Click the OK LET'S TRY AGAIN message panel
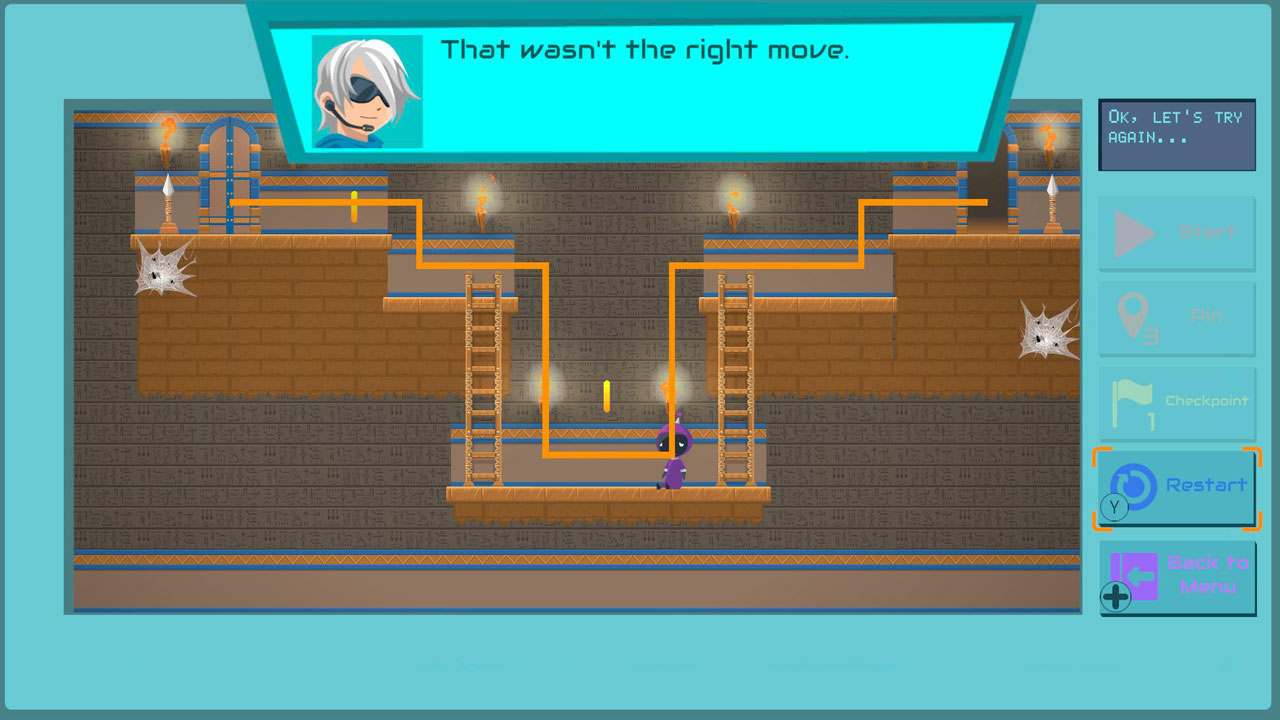This screenshot has width=1280, height=720. pyautogui.click(x=1176, y=133)
